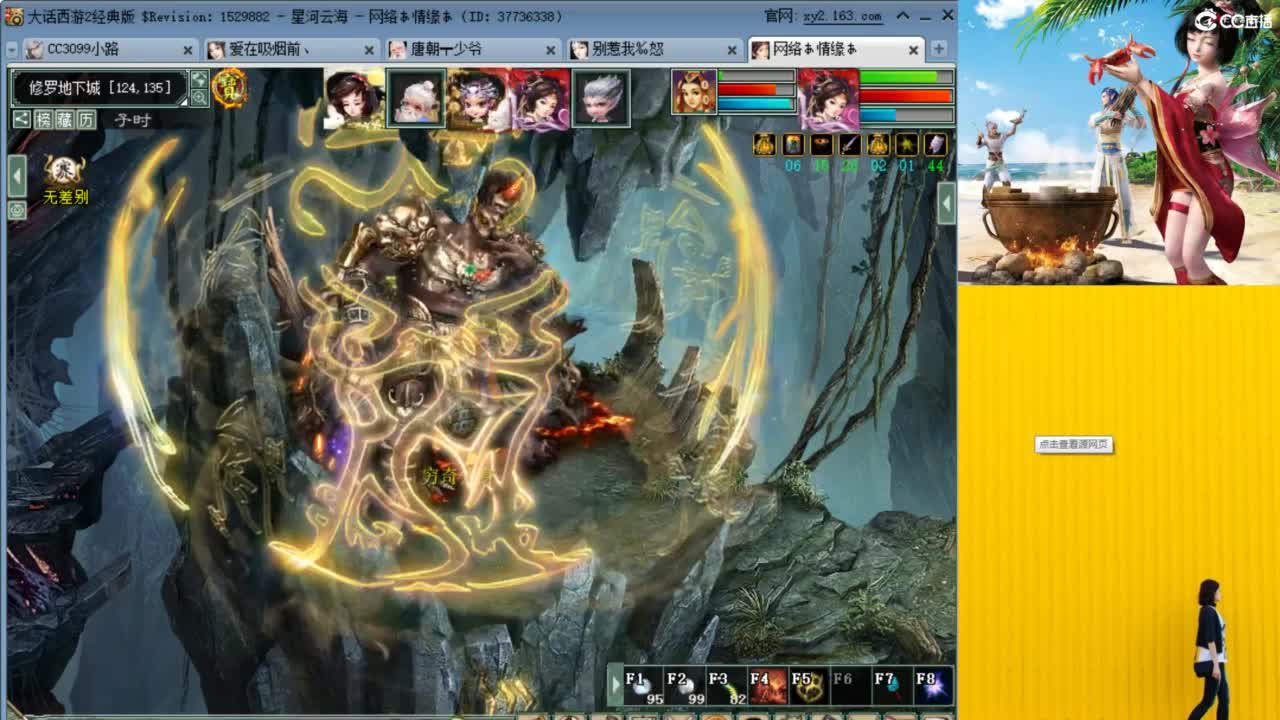Click the resize triangle on the coordinate box
The width and height of the screenshot is (1280, 720).
pyautogui.click(x=183, y=102)
